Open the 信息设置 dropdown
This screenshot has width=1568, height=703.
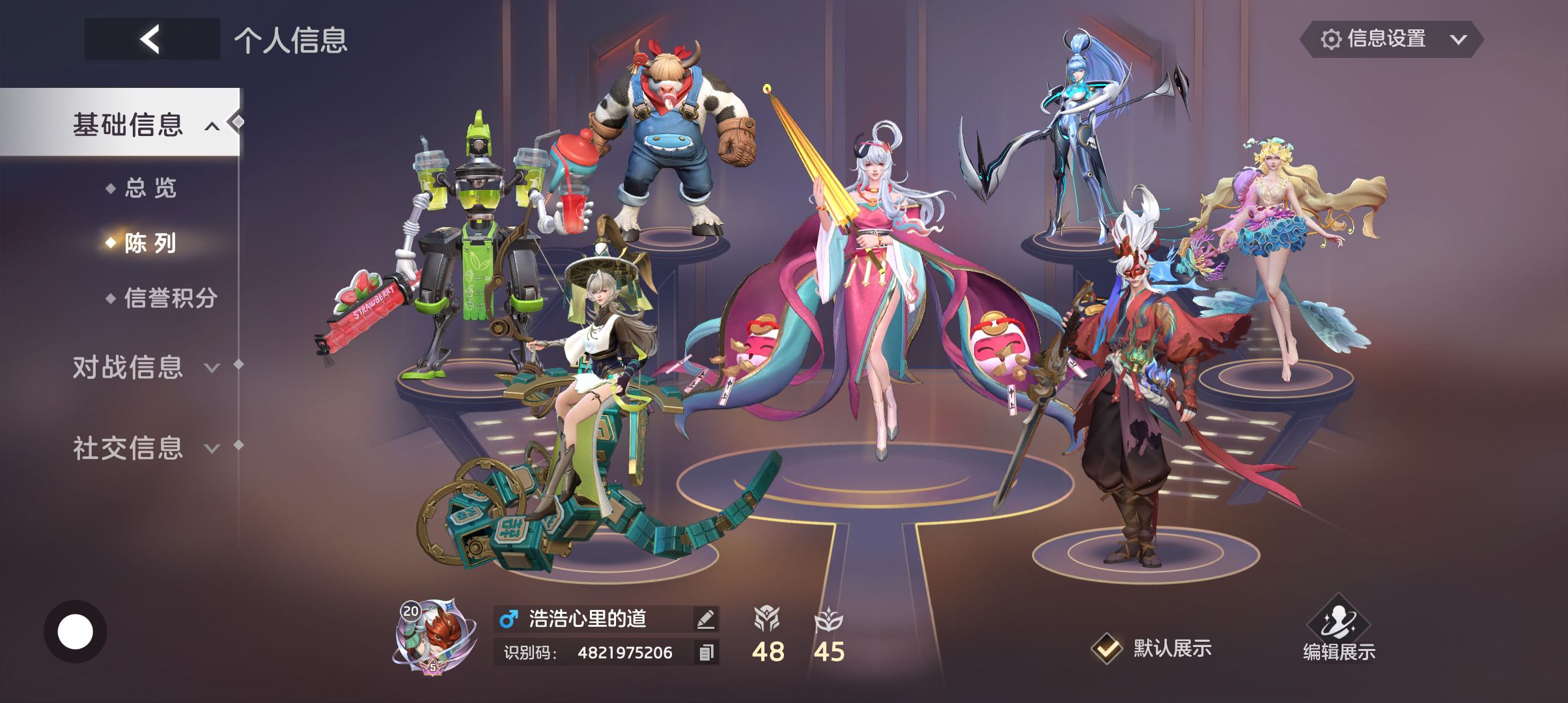click(1392, 39)
